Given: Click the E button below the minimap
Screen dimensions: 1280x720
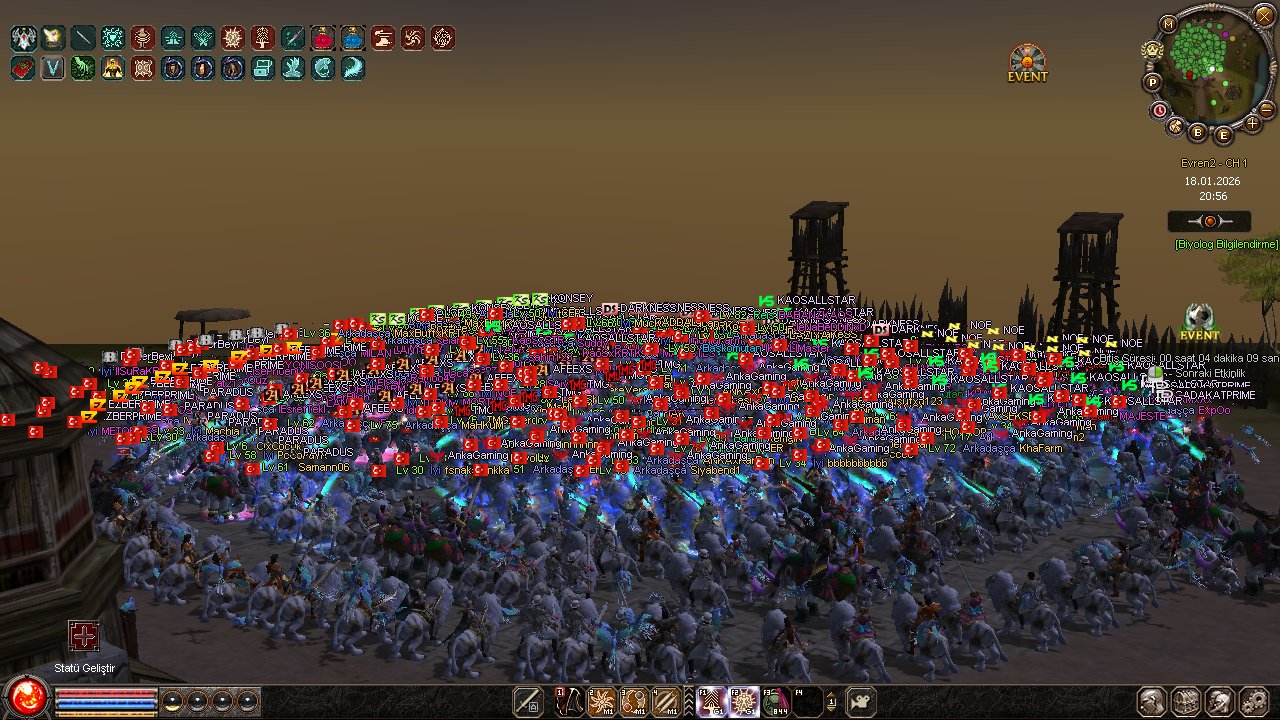Looking at the screenshot, I should [x=1223, y=135].
